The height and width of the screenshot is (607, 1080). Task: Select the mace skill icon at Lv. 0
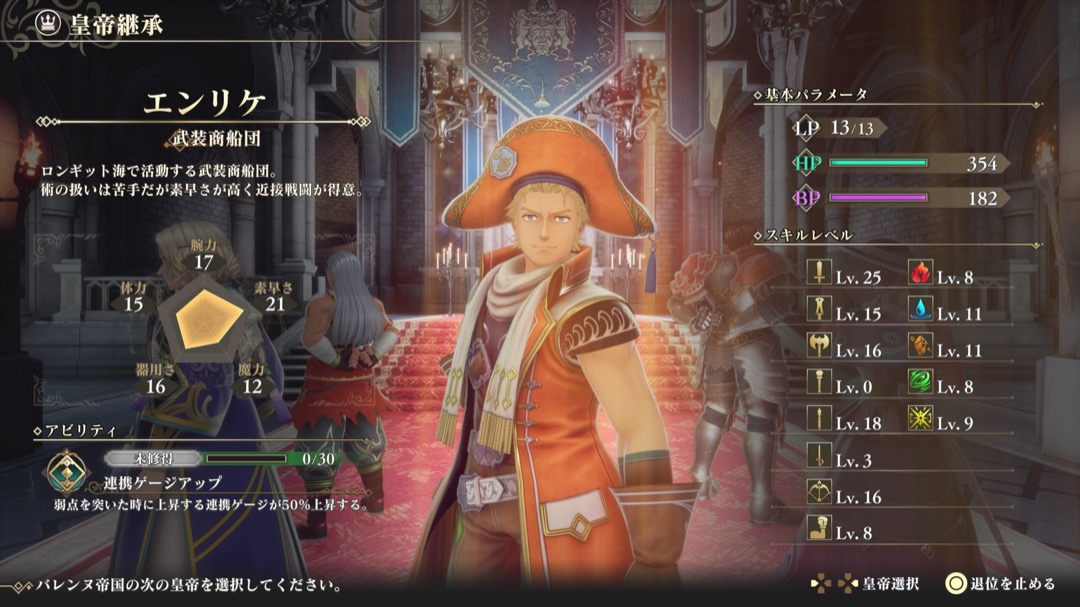(x=818, y=384)
